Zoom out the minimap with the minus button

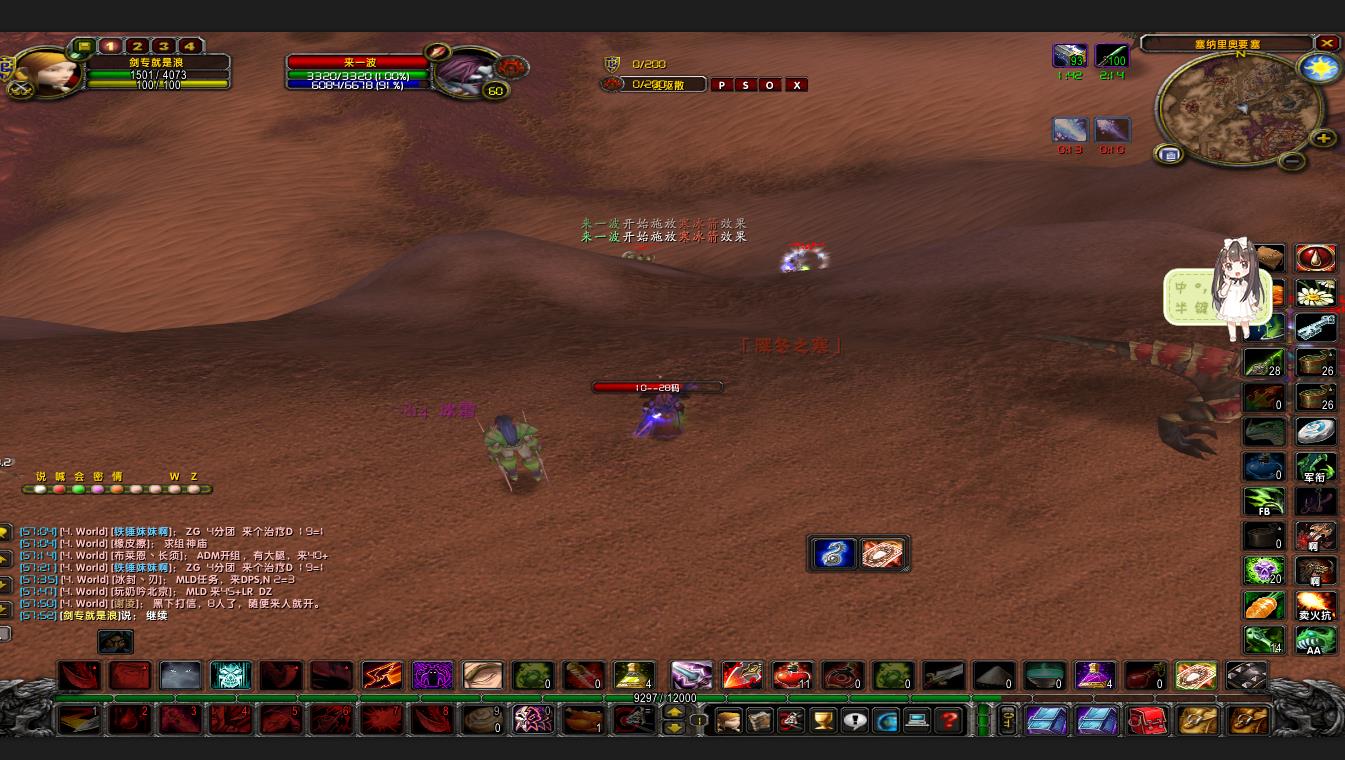pos(1292,160)
